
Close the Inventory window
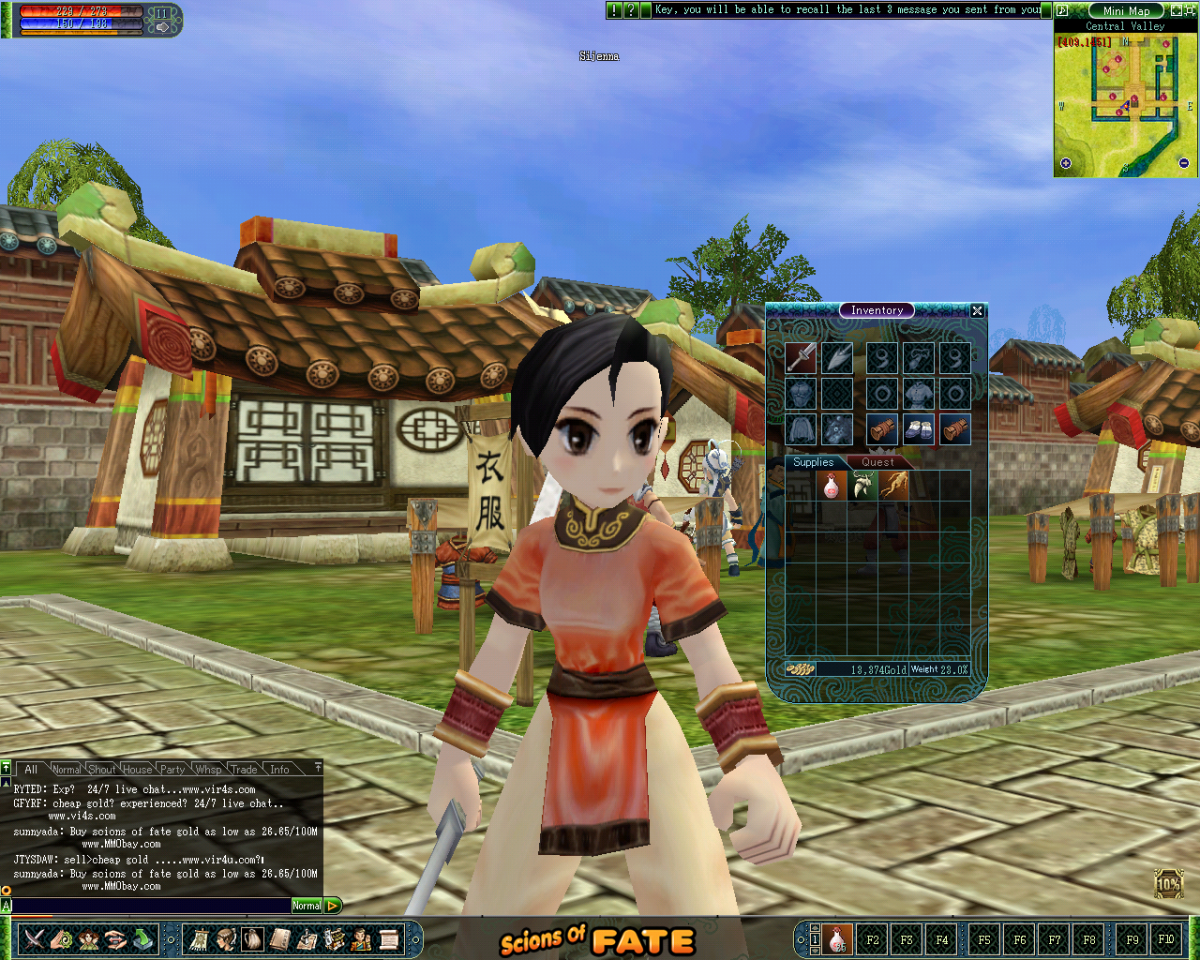click(x=977, y=311)
